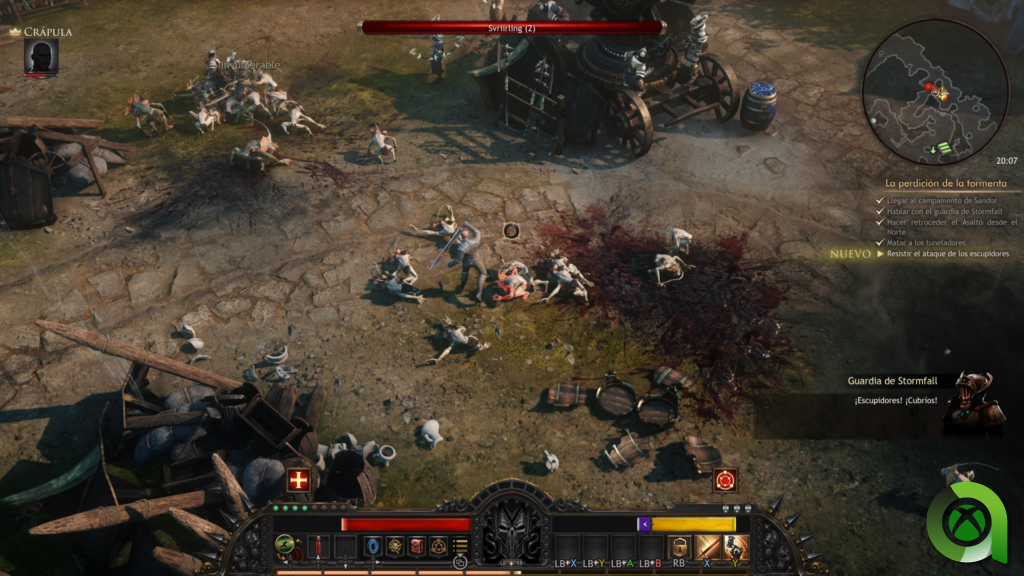Image resolution: width=1024 pixels, height=576 pixels.
Task: Activate the red circular rune ability icon
Action: [725, 480]
